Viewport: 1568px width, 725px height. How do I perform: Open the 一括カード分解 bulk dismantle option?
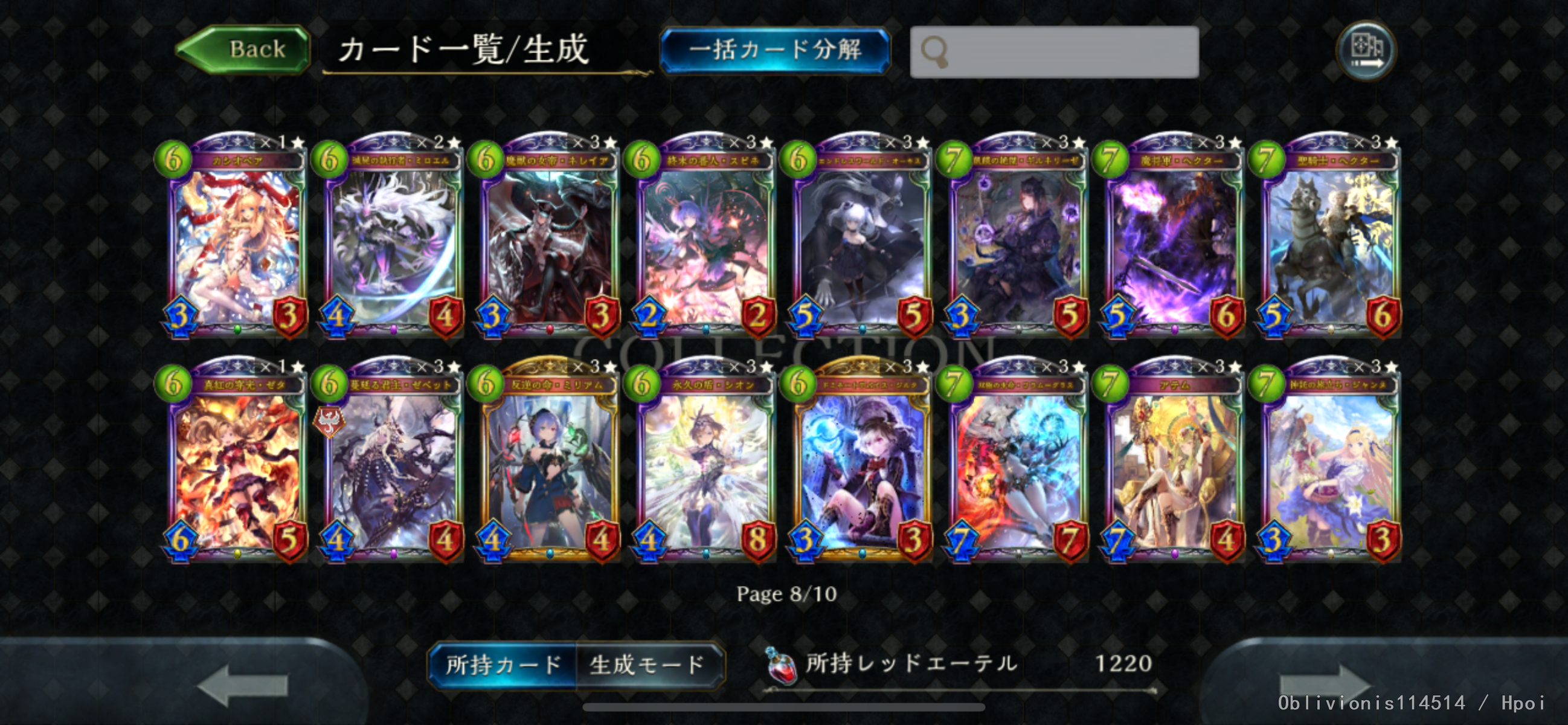coord(774,50)
